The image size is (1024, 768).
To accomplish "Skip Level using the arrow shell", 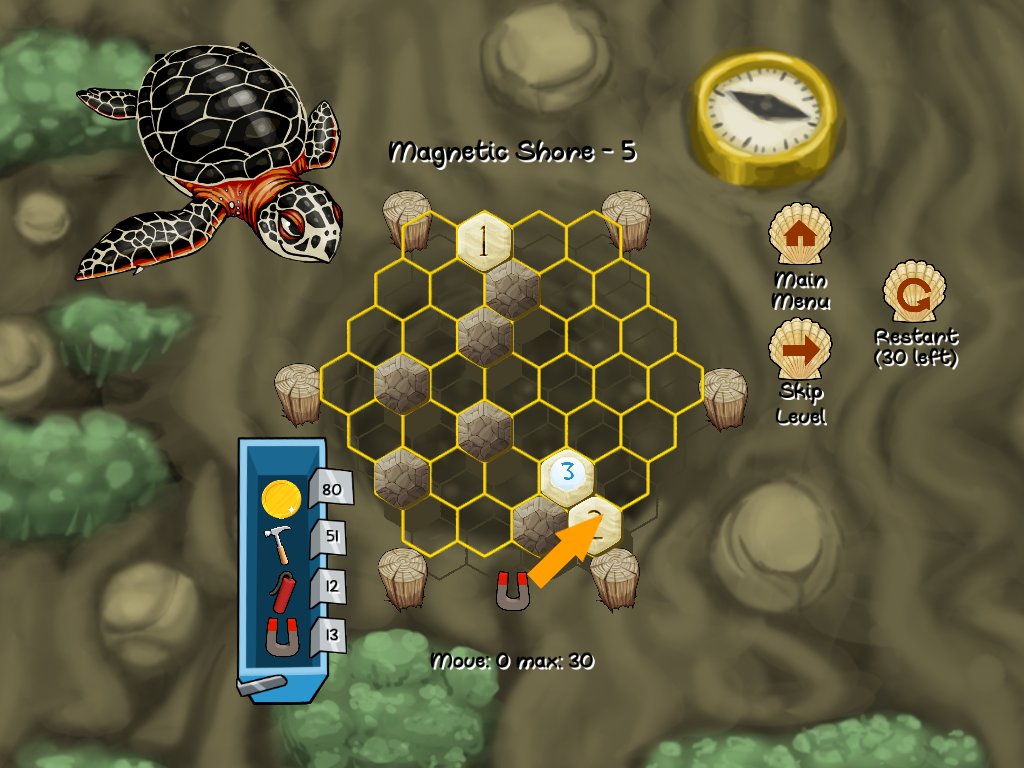I will click(799, 349).
